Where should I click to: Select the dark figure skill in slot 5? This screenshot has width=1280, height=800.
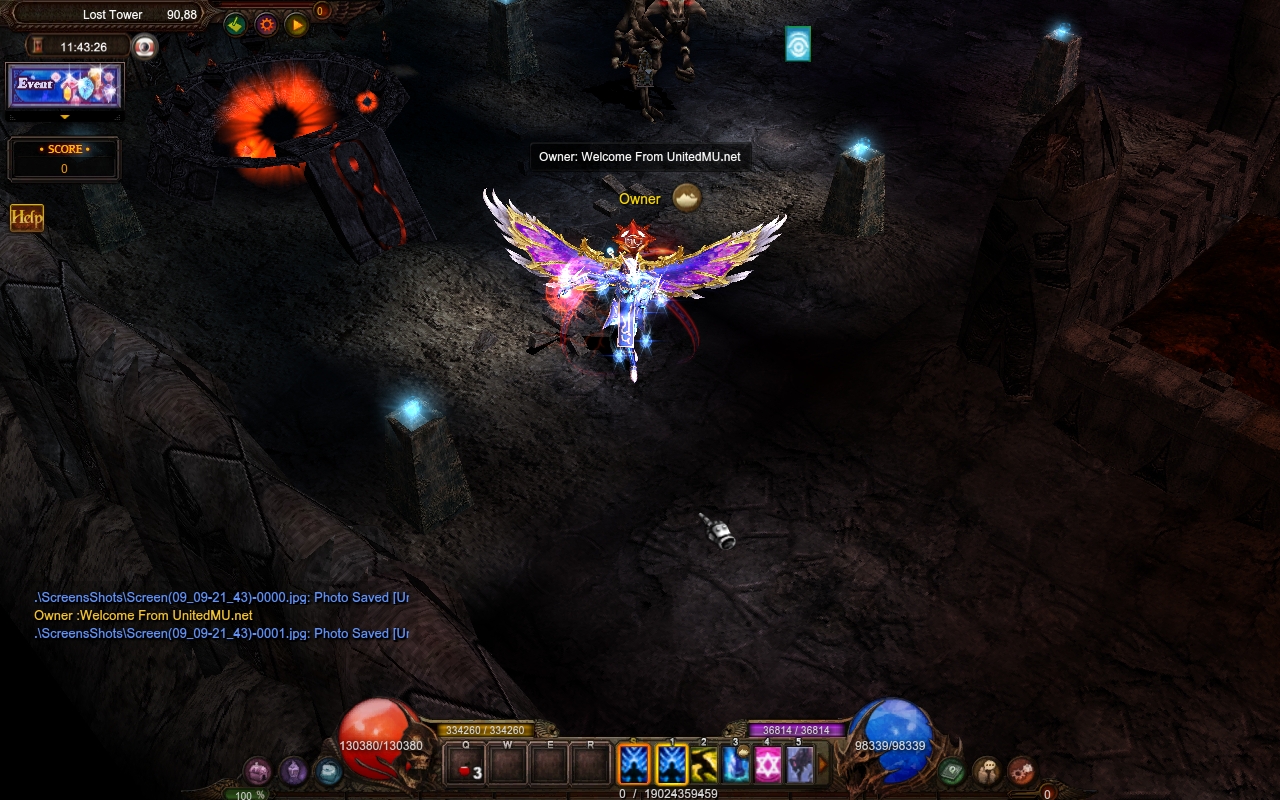pyautogui.click(x=799, y=766)
